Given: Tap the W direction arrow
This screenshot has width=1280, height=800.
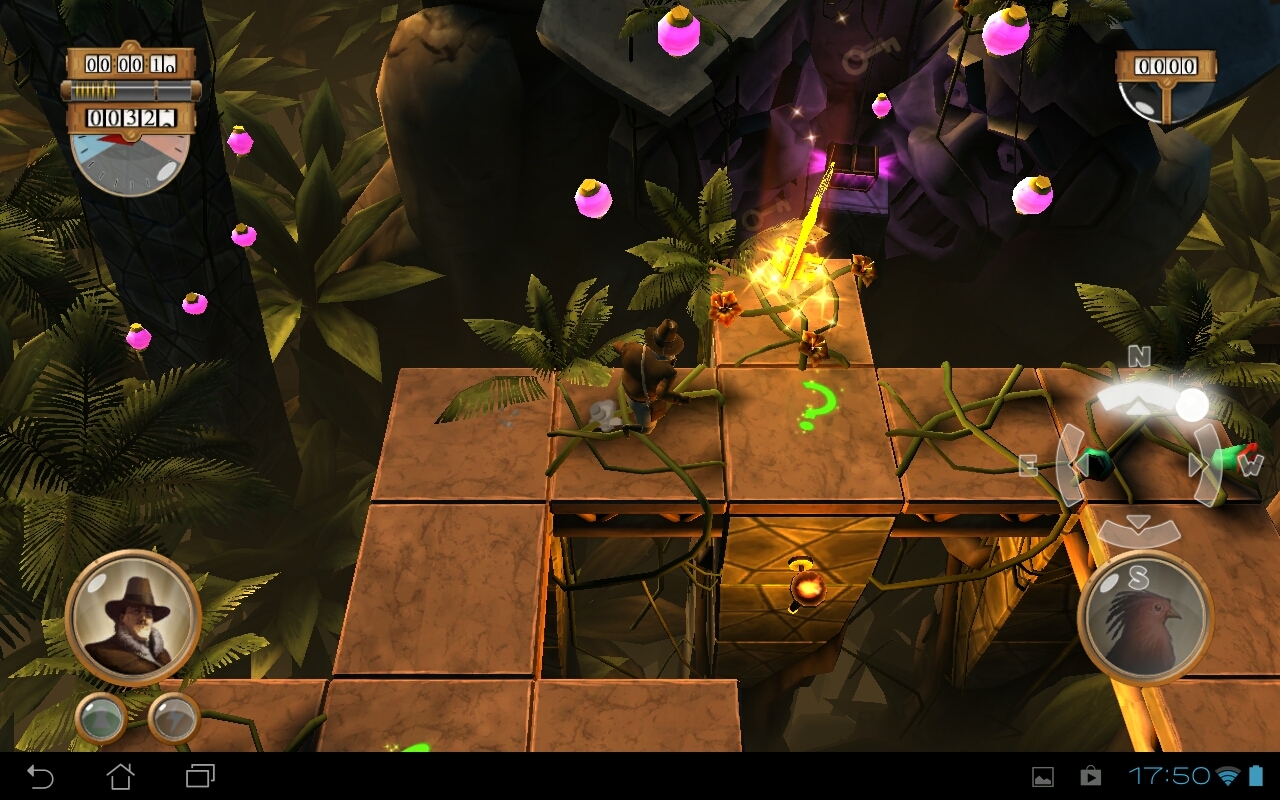Looking at the screenshot, I should 1200,465.
